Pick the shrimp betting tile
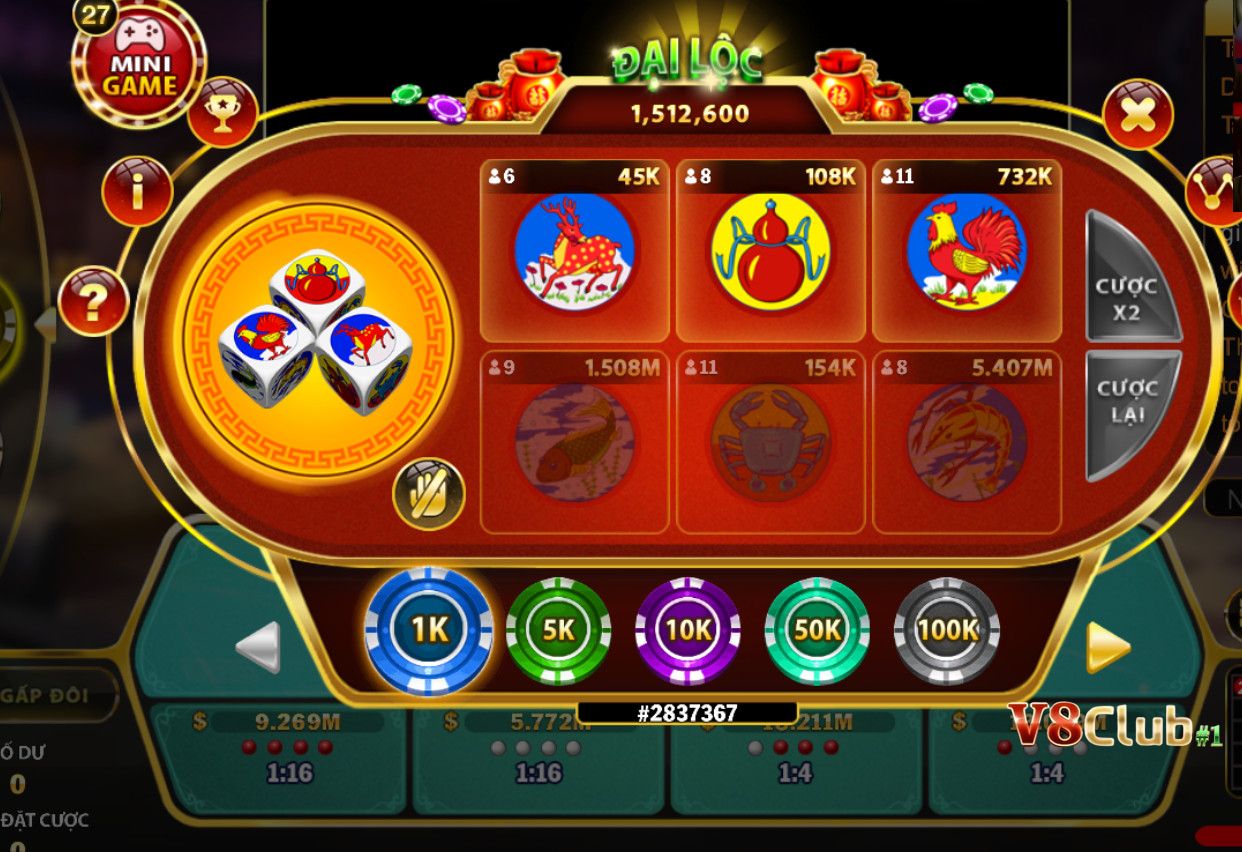Image resolution: width=1242 pixels, height=852 pixels. pos(966,442)
